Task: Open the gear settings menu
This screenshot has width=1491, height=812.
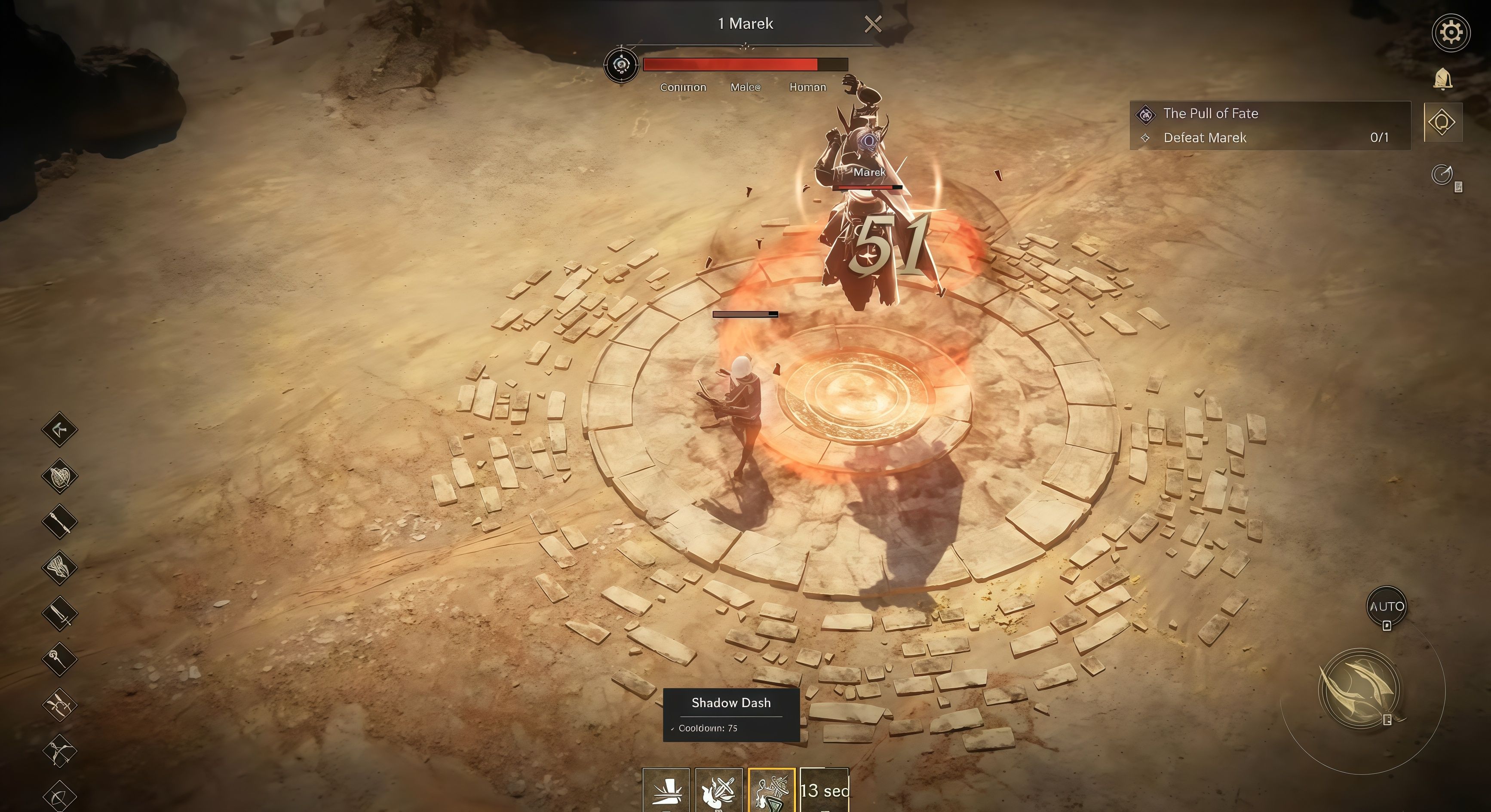Action: (1451, 32)
